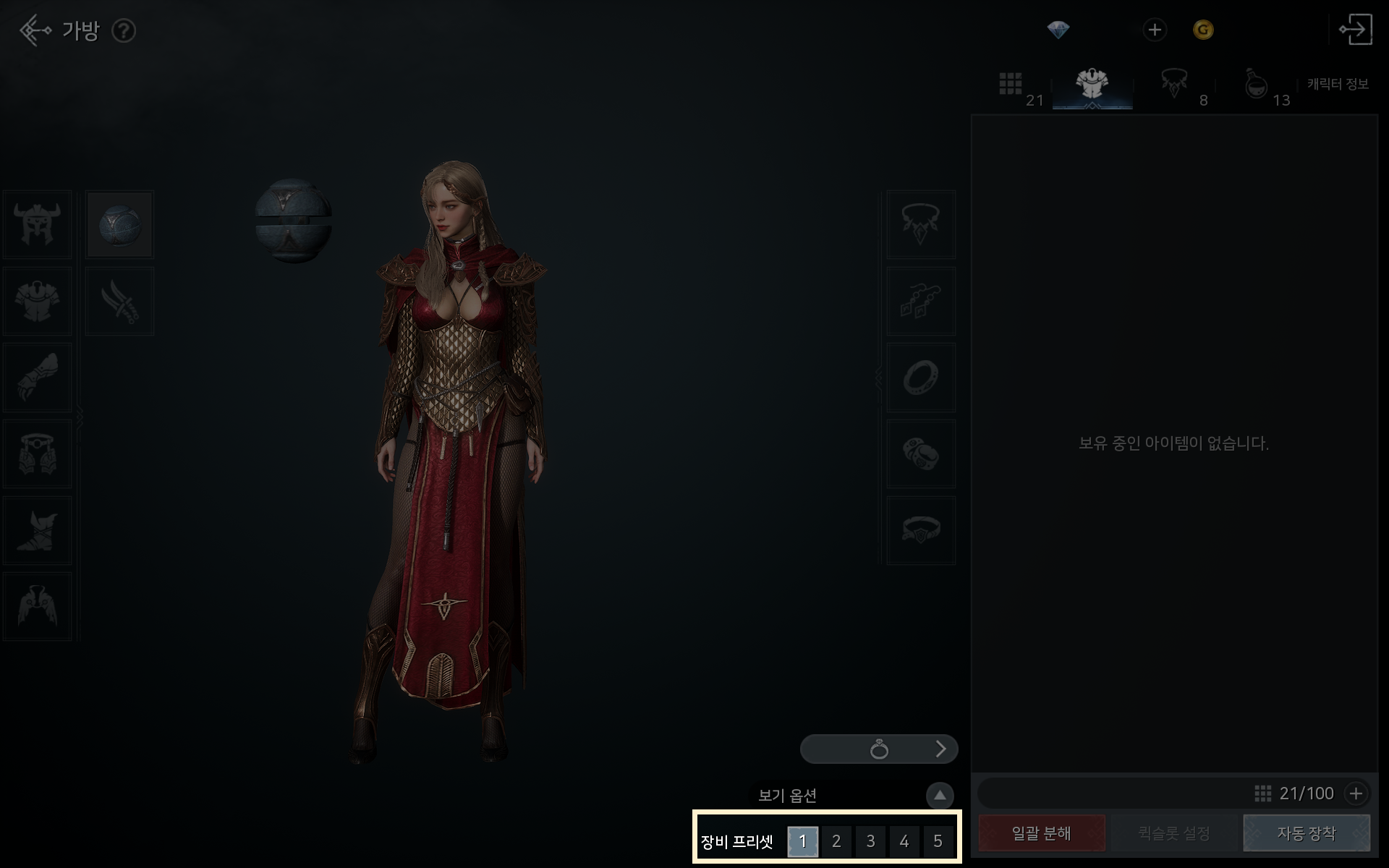
Task: Open 캐릭터 정보 character info
Action: 1338,85
